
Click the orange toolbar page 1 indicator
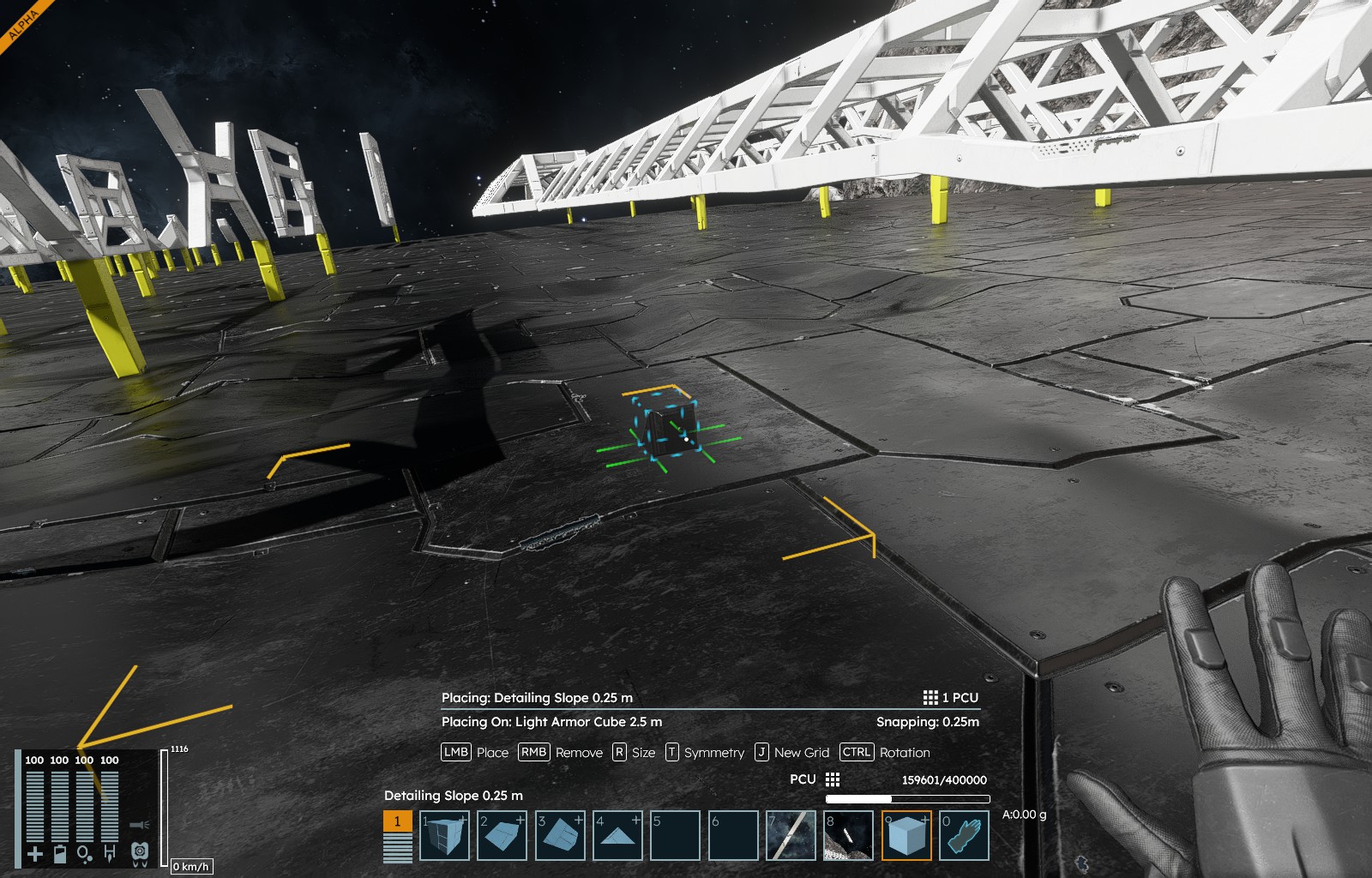pos(397,821)
